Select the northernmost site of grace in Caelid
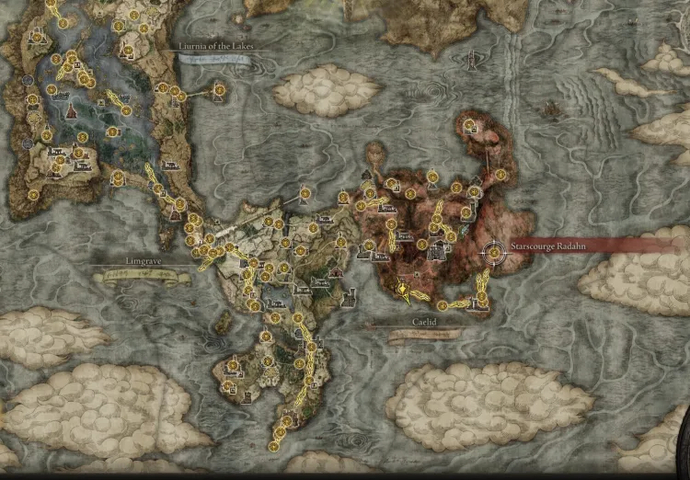 coord(469,125)
